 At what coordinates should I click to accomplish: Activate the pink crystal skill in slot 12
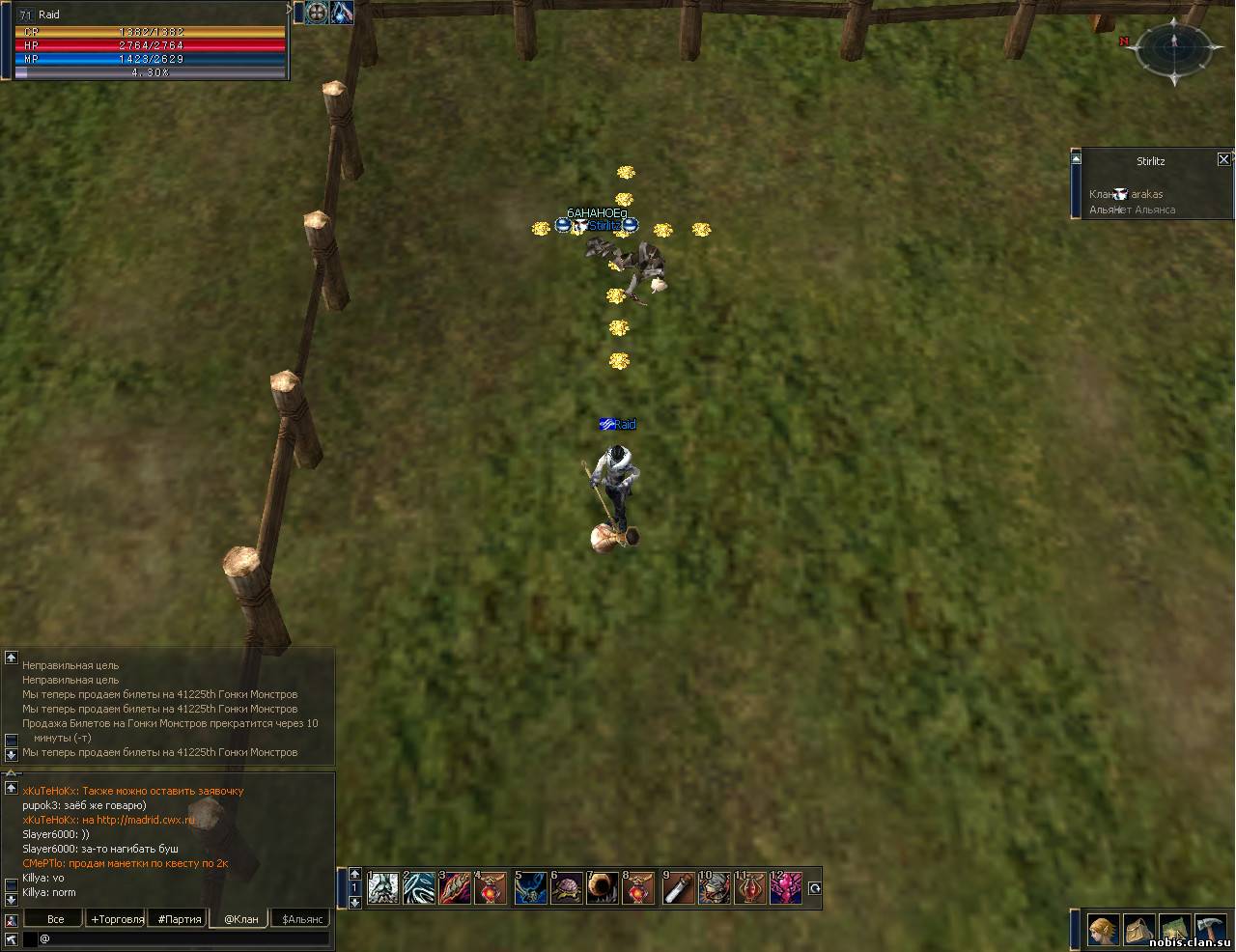785,888
